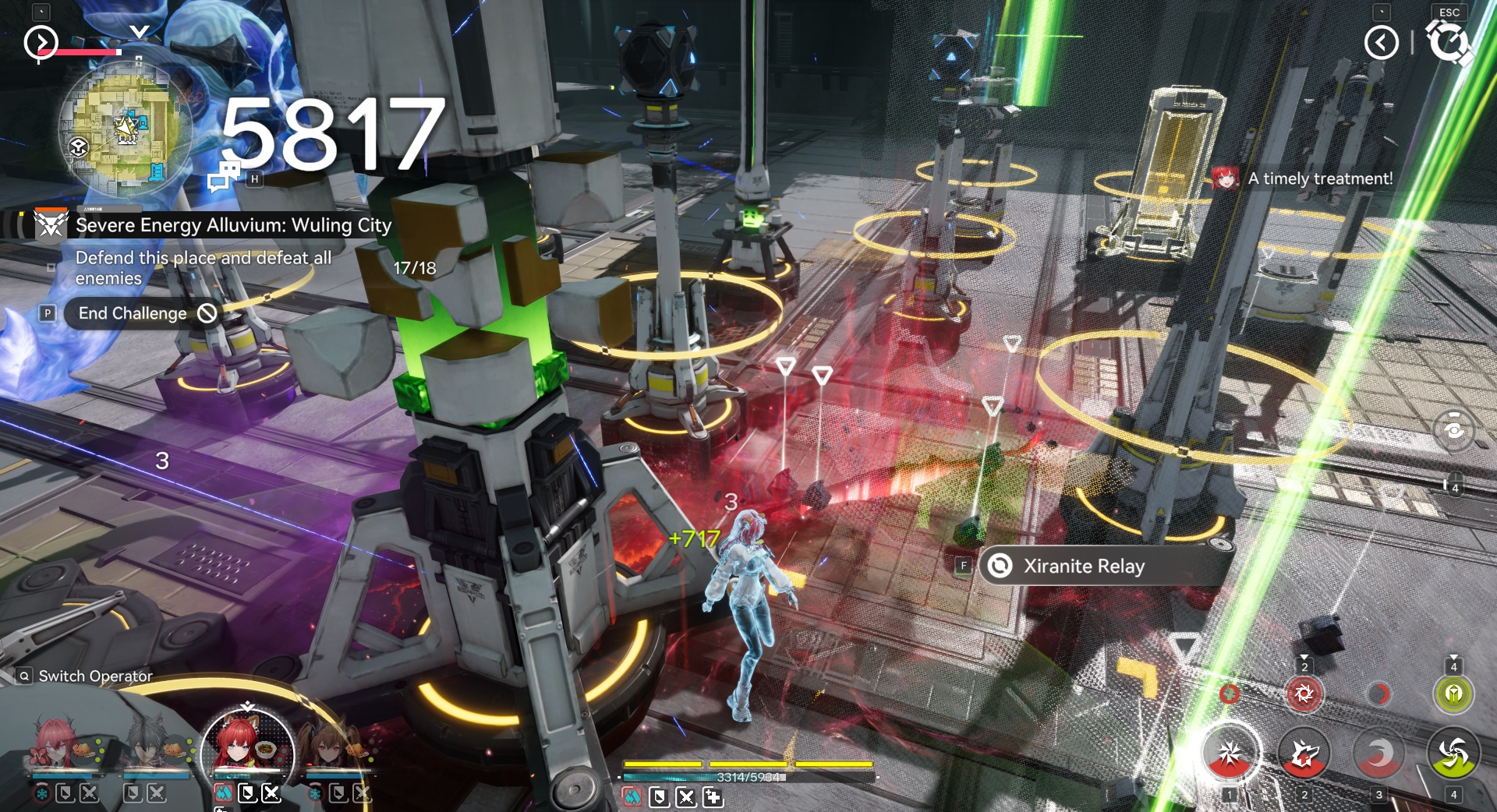Activate the crescent swirl skill in slot 3
The width and height of the screenshot is (1497, 812).
tap(1378, 754)
